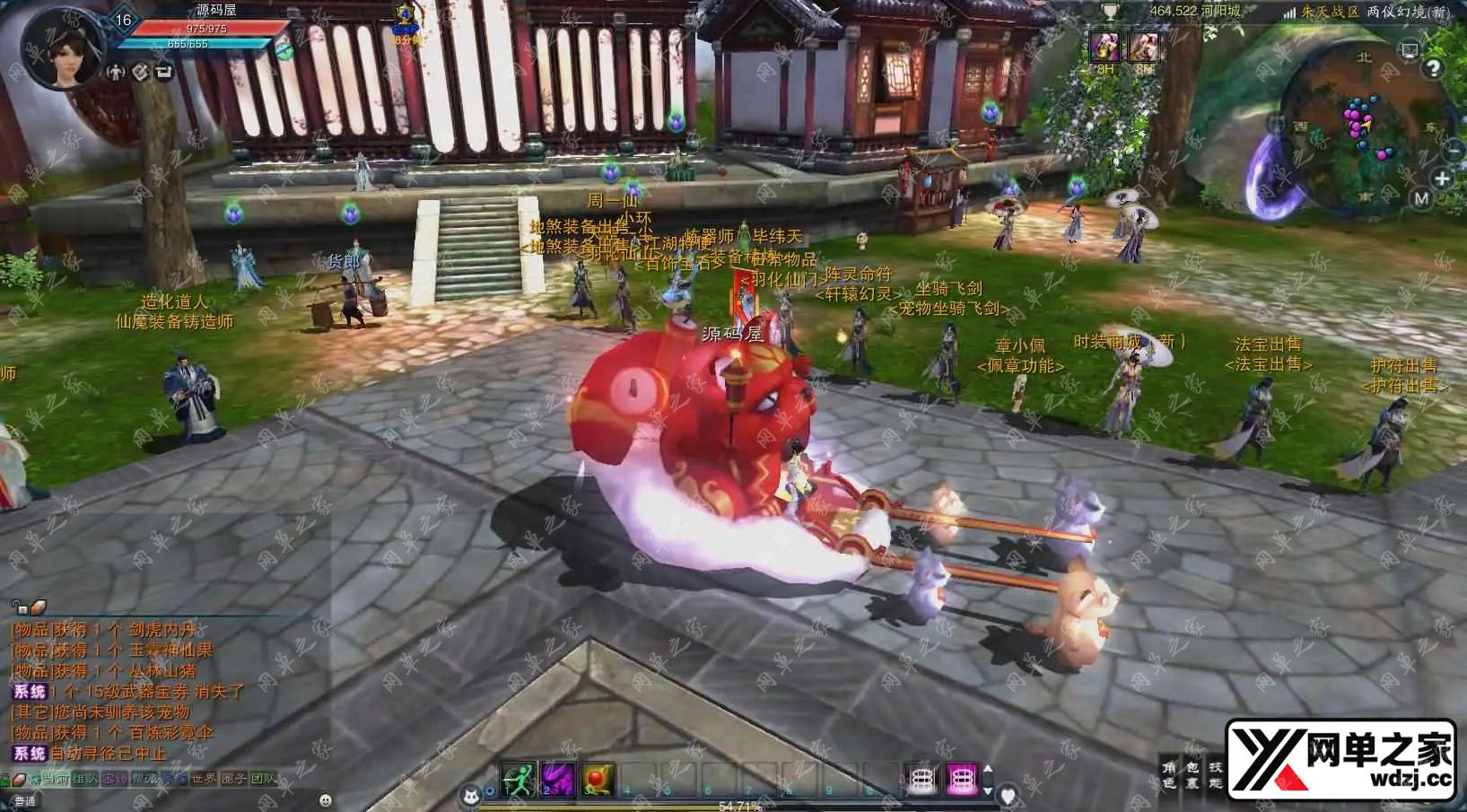Click the glowing pink cage hotbar icon
Image resolution: width=1467 pixels, height=812 pixels.
click(x=962, y=779)
